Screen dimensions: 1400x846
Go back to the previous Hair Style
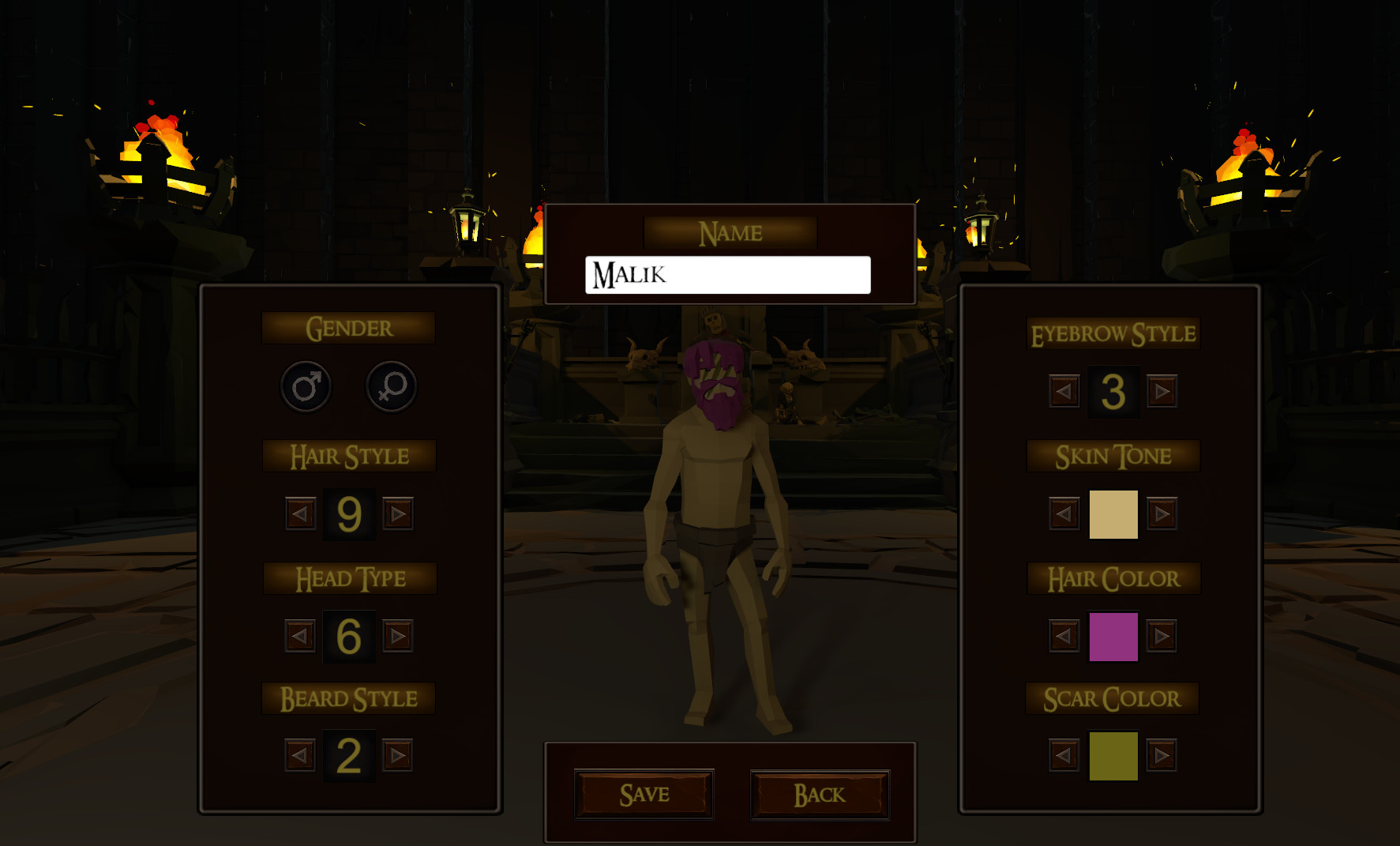[299, 513]
